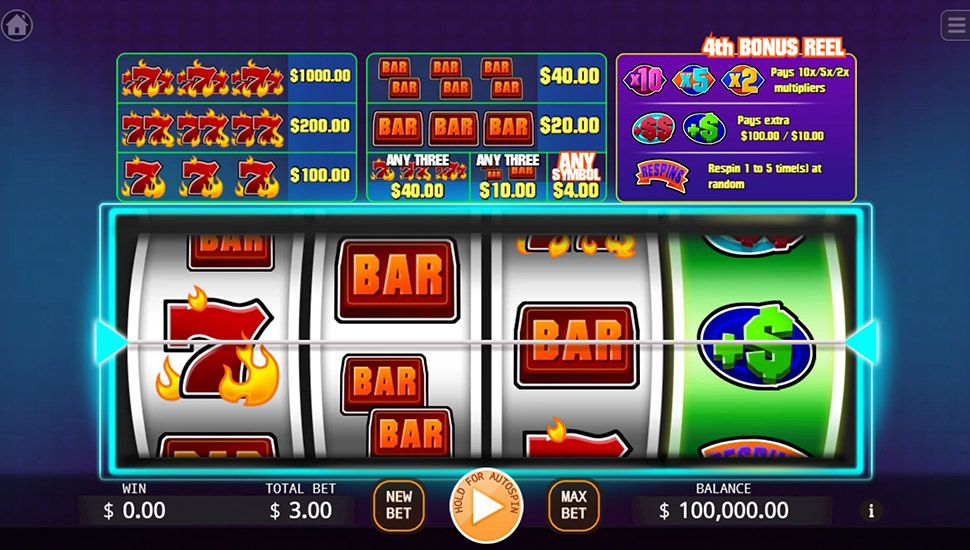970x550 pixels.
Task: Choose a new bet amount
Action: (x=399, y=506)
